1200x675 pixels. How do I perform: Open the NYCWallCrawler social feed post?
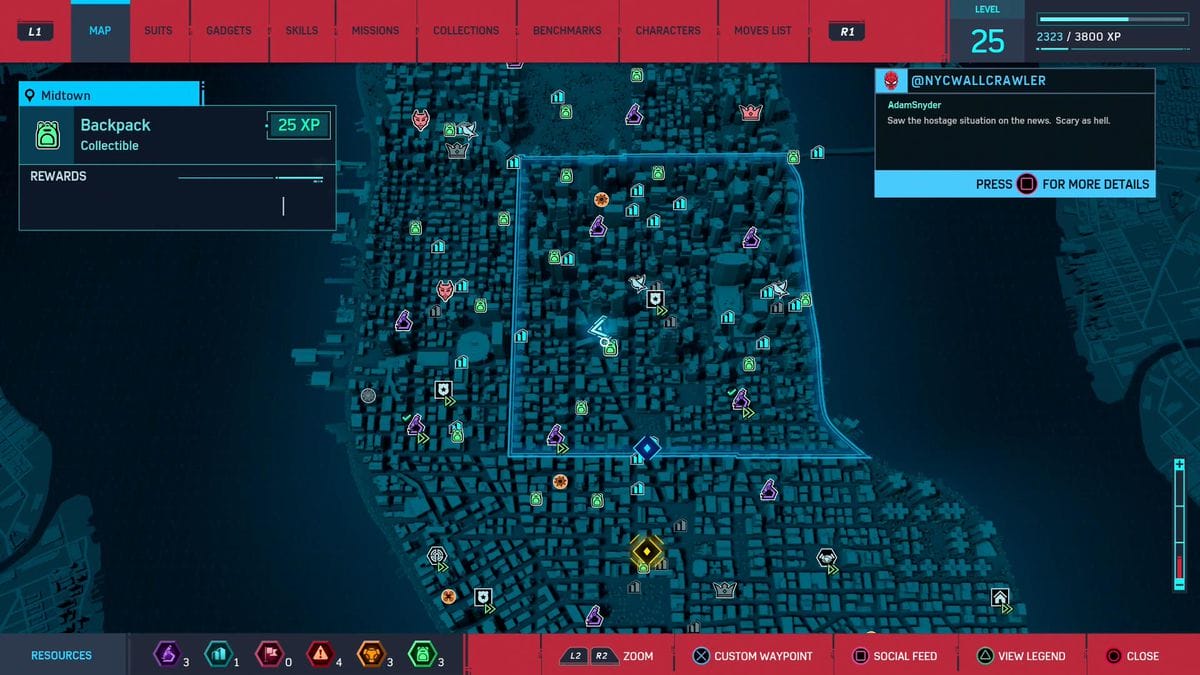[1014, 132]
